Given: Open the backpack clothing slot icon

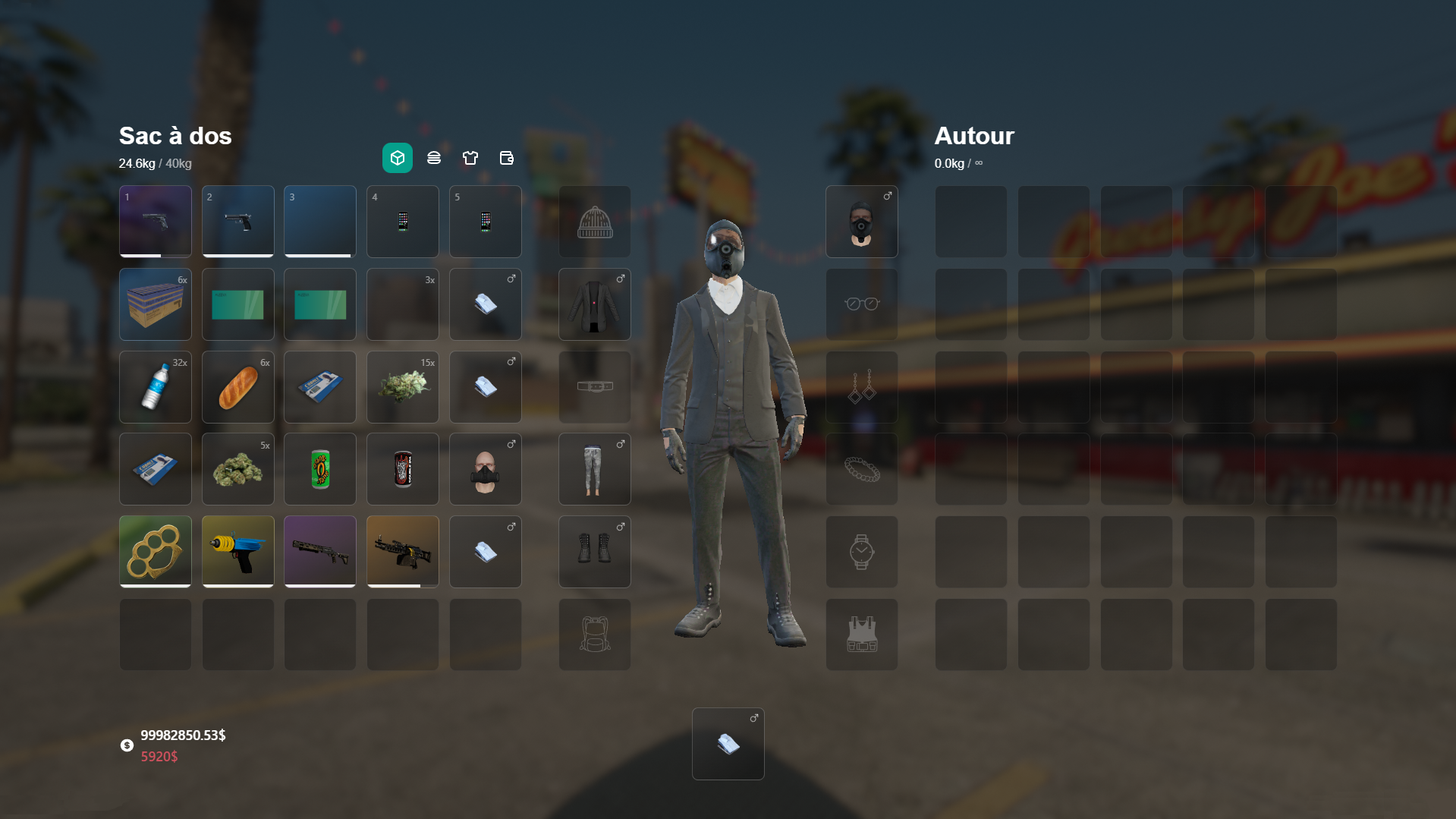Looking at the screenshot, I should coord(594,635).
